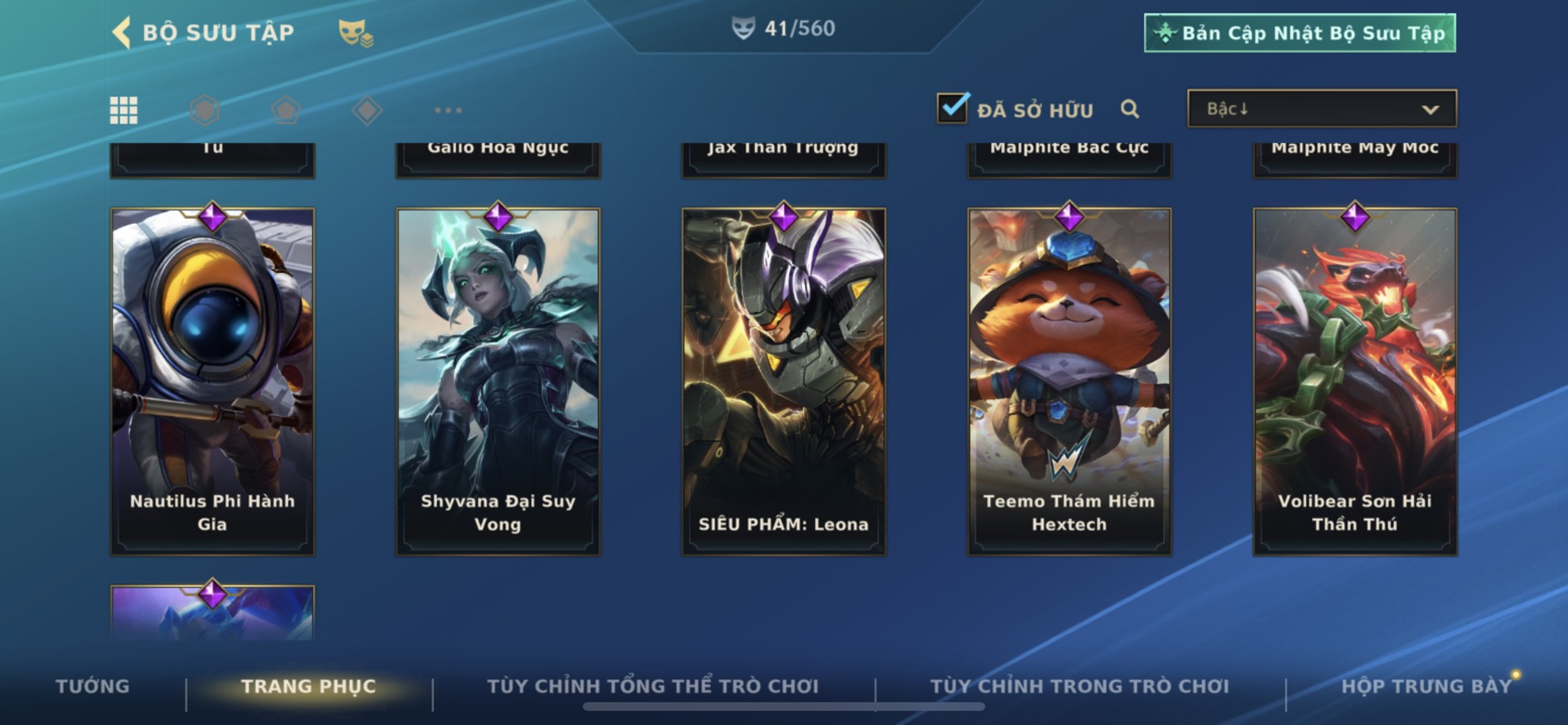1568x725 pixels.
Task: Select the grid view filter icon
Action: pyautogui.click(x=124, y=110)
